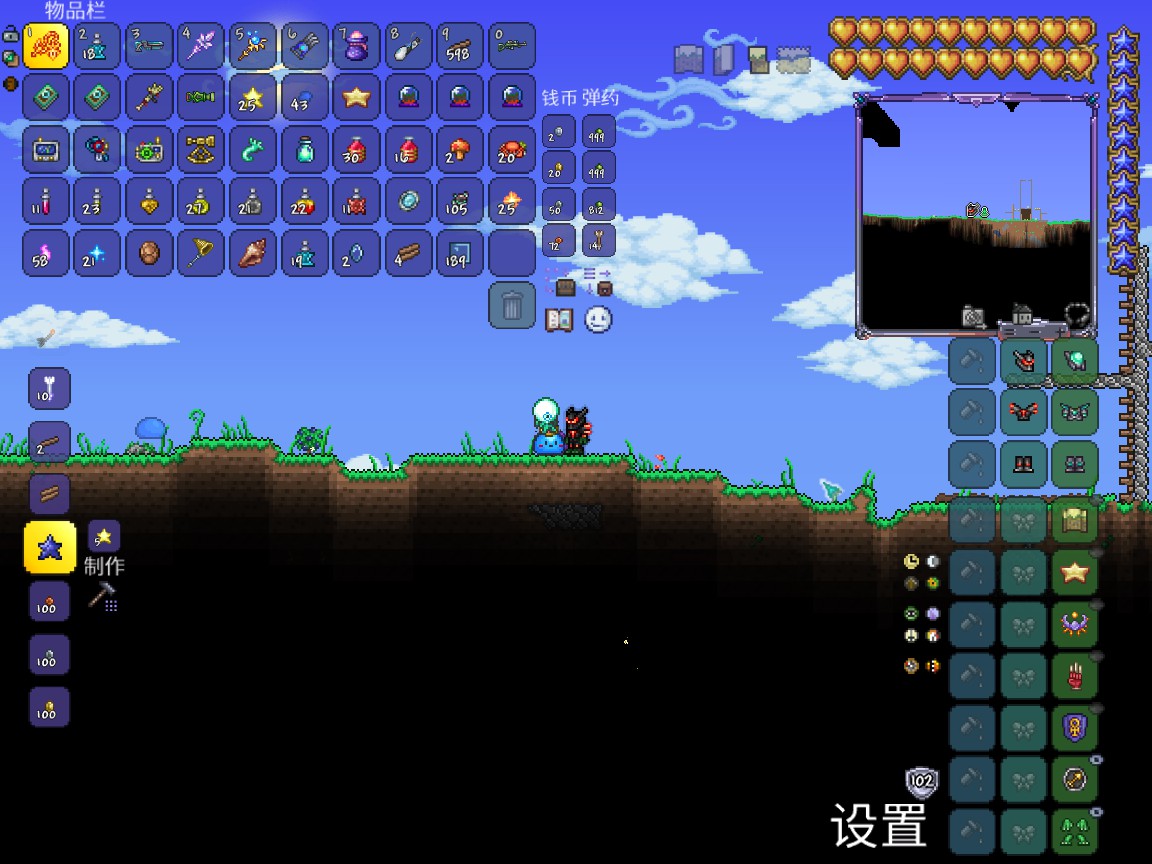The image size is (1152, 864).
Task: Select the highlighted first hotbar slot
Action: pos(46,46)
